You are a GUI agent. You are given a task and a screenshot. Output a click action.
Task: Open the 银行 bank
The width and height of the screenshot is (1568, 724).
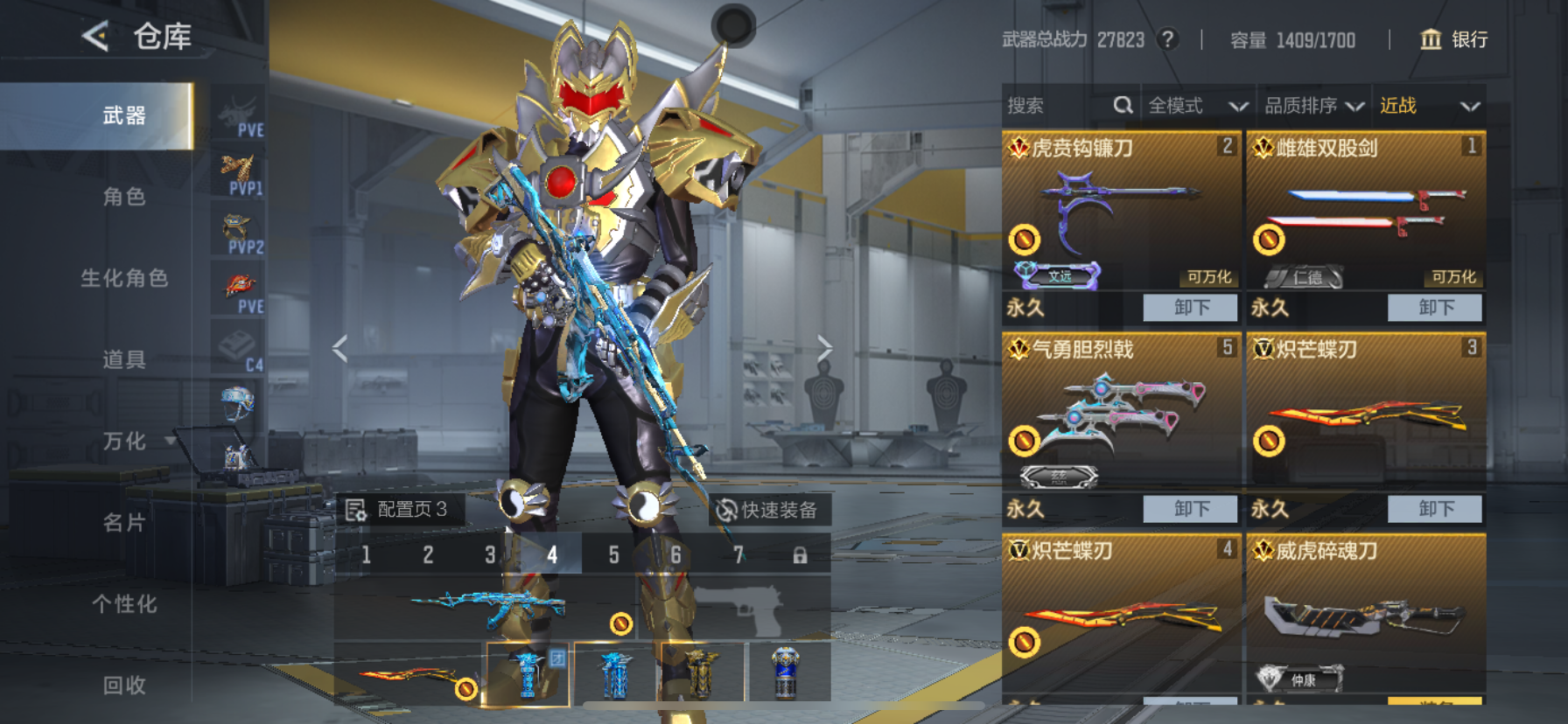(x=1453, y=39)
